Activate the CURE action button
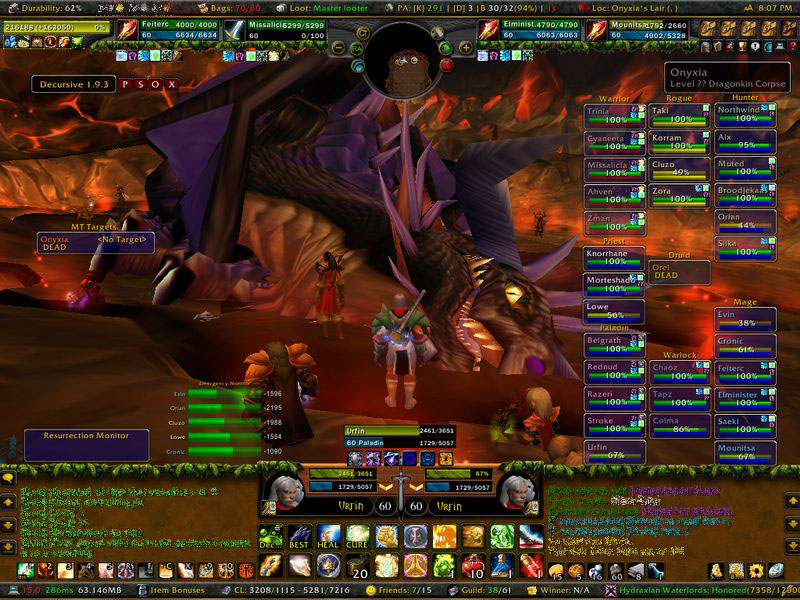 357,535
